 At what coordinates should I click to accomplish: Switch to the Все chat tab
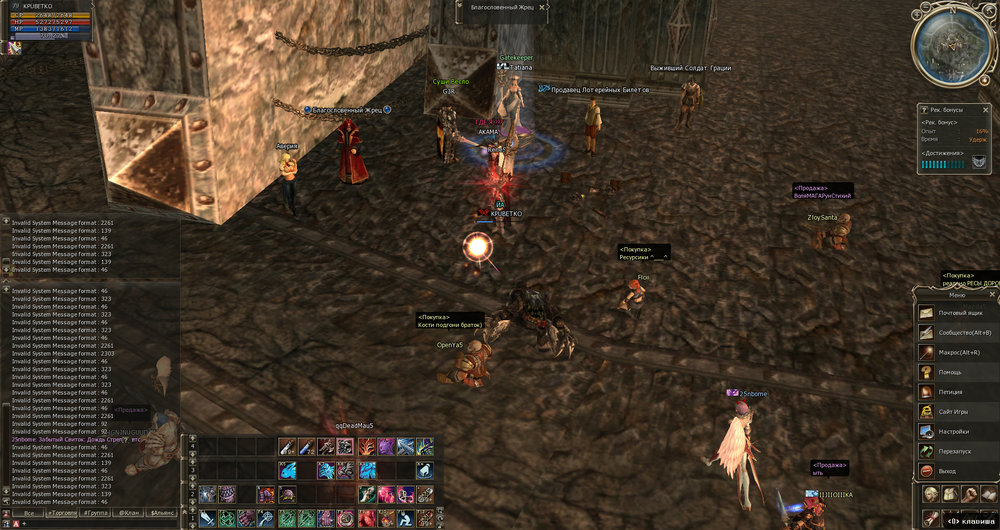[28, 512]
